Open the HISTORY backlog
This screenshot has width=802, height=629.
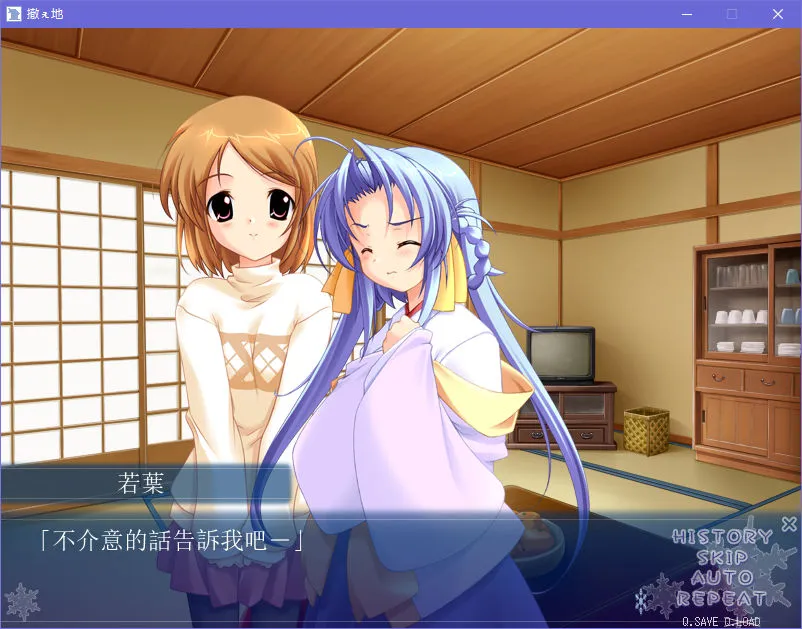(x=721, y=537)
